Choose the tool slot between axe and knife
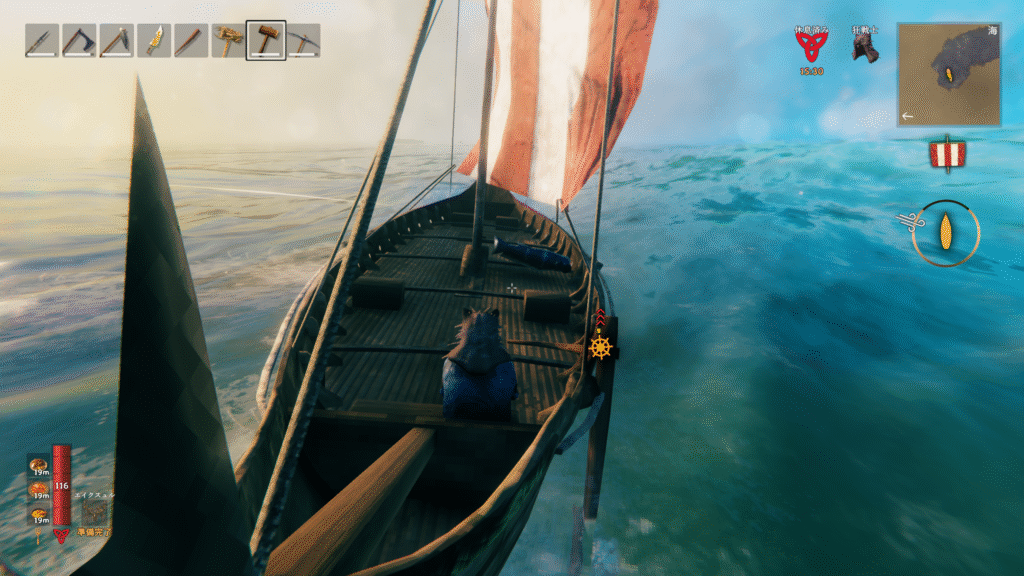Image resolution: width=1024 pixels, height=576 pixels. pyautogui.click(x=116, y=41)
